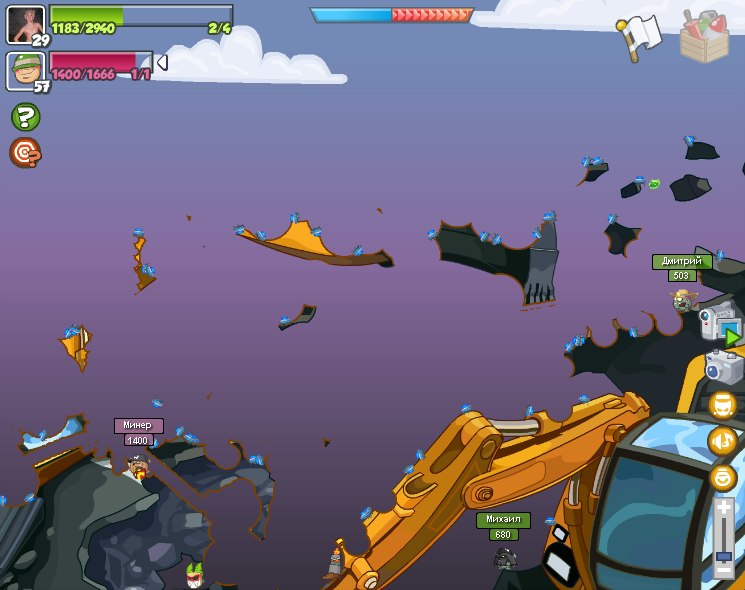Click the zoom slider track
Screen dimensions: 745x590
tap(723, 540)
